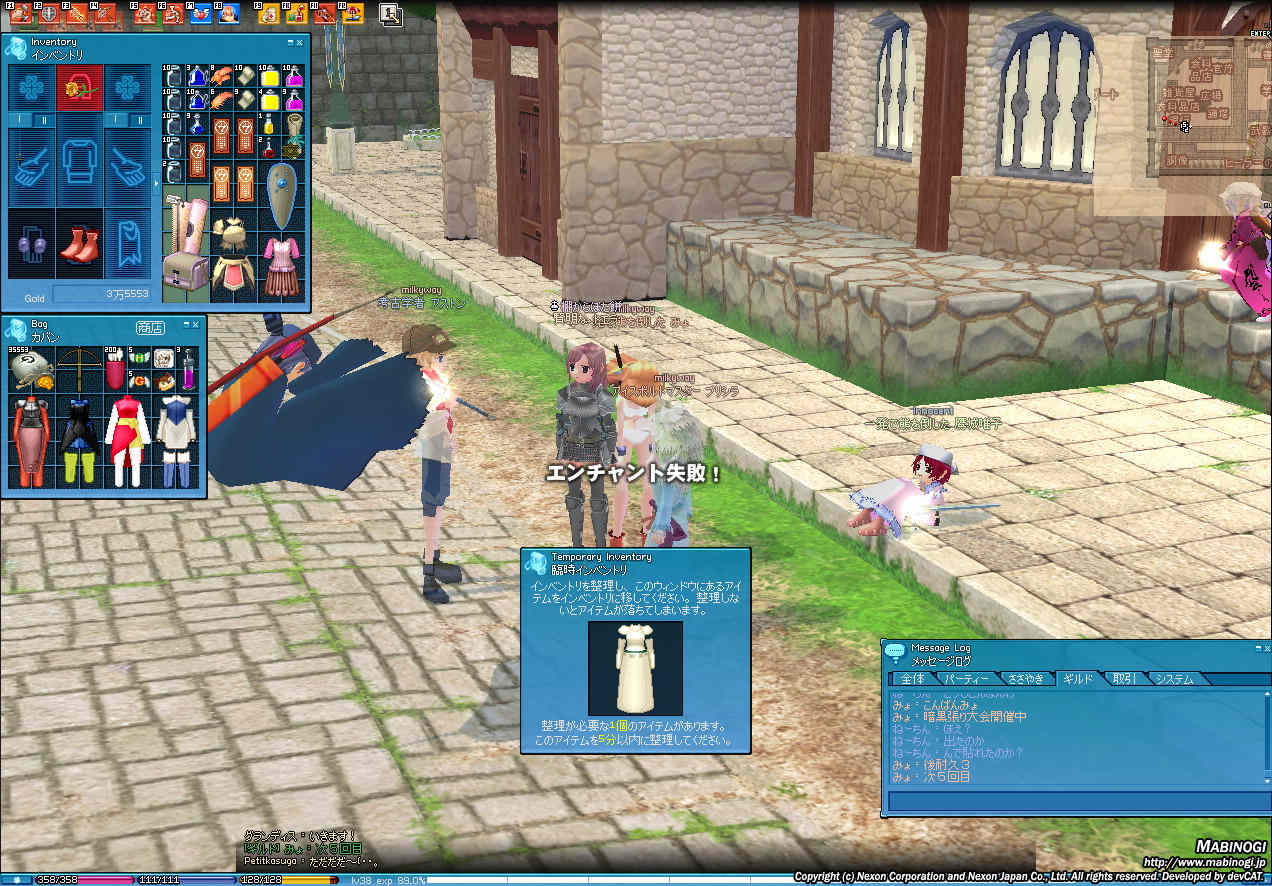
Task: Switch to the 取引 trade tab
Action: pyautogui.click(x=1124, y=679)
